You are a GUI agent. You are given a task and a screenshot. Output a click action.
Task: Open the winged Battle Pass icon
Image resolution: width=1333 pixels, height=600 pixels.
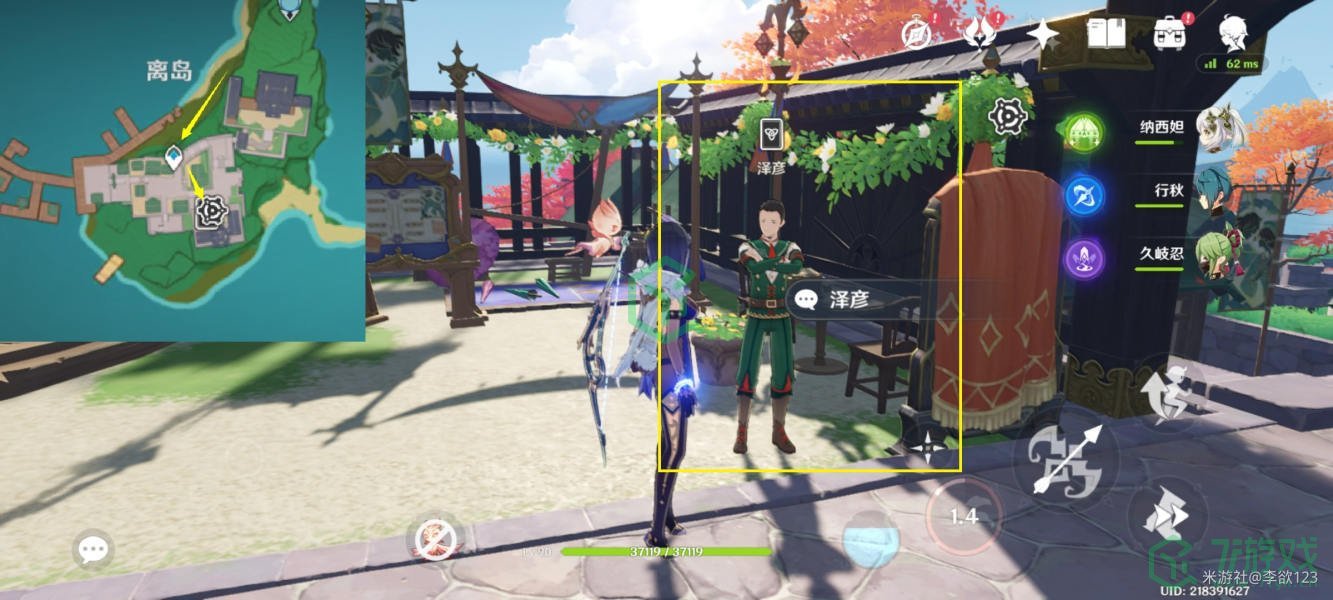point(979,34)
